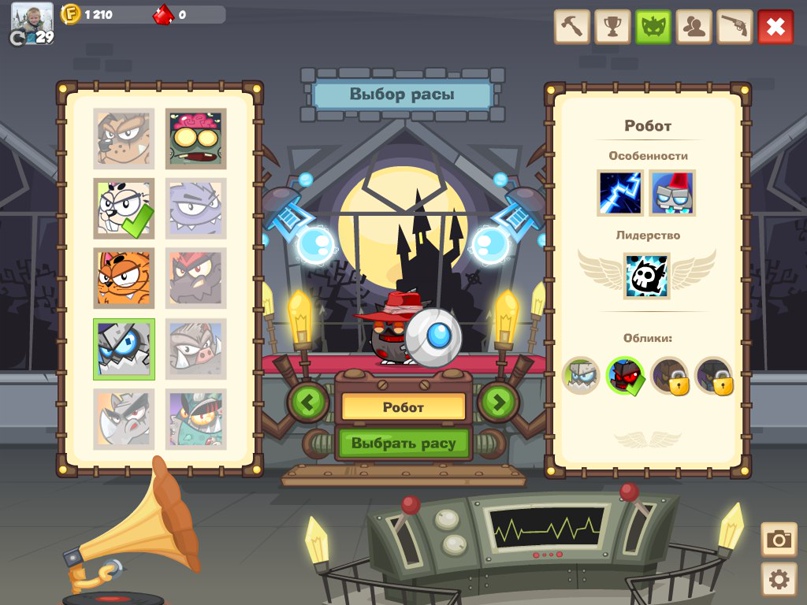Pick the highlighted robot race portrait
This screenshot has height=605, width=807.
(x=124, y=349)
